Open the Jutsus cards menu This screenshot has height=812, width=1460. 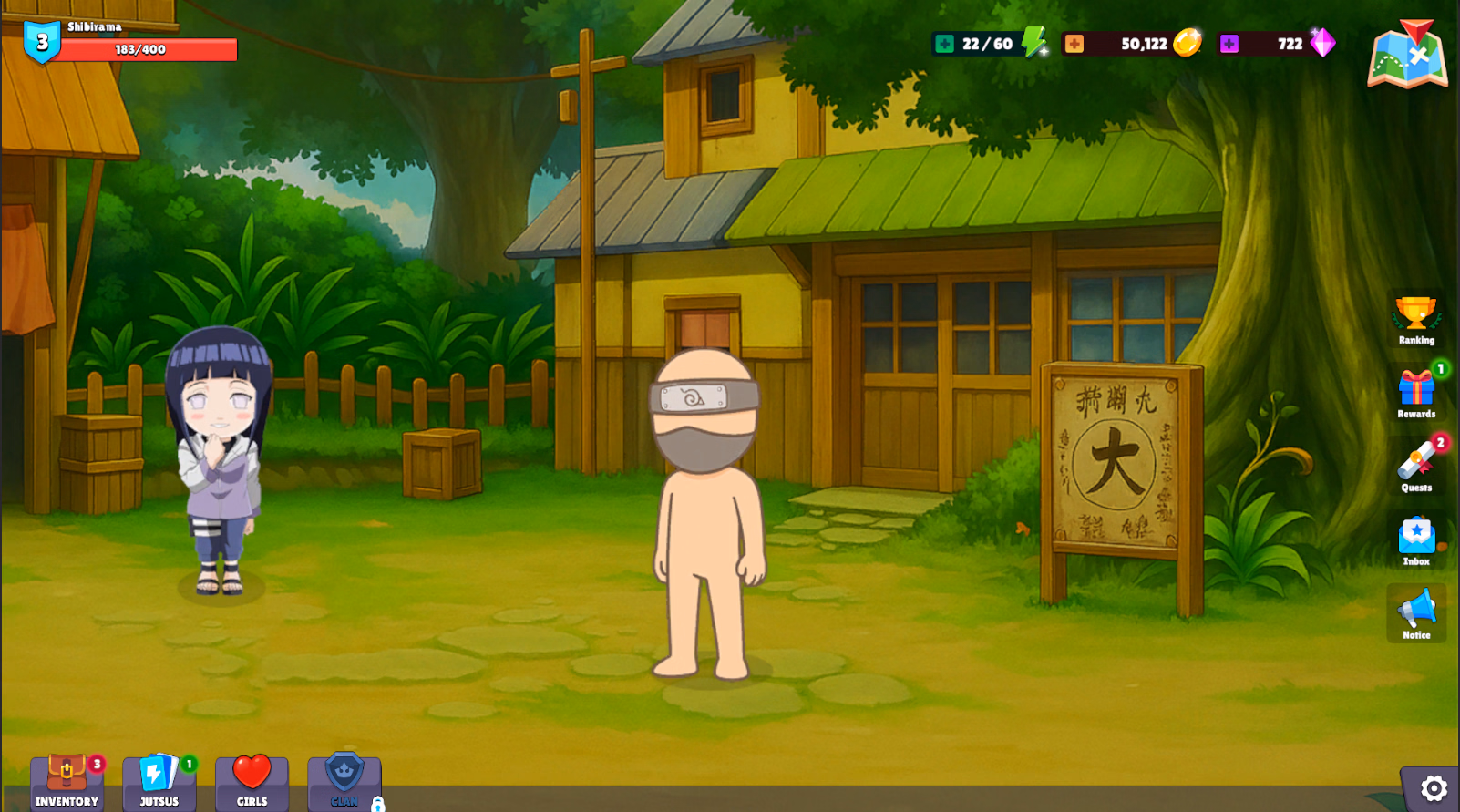(159, 782)
